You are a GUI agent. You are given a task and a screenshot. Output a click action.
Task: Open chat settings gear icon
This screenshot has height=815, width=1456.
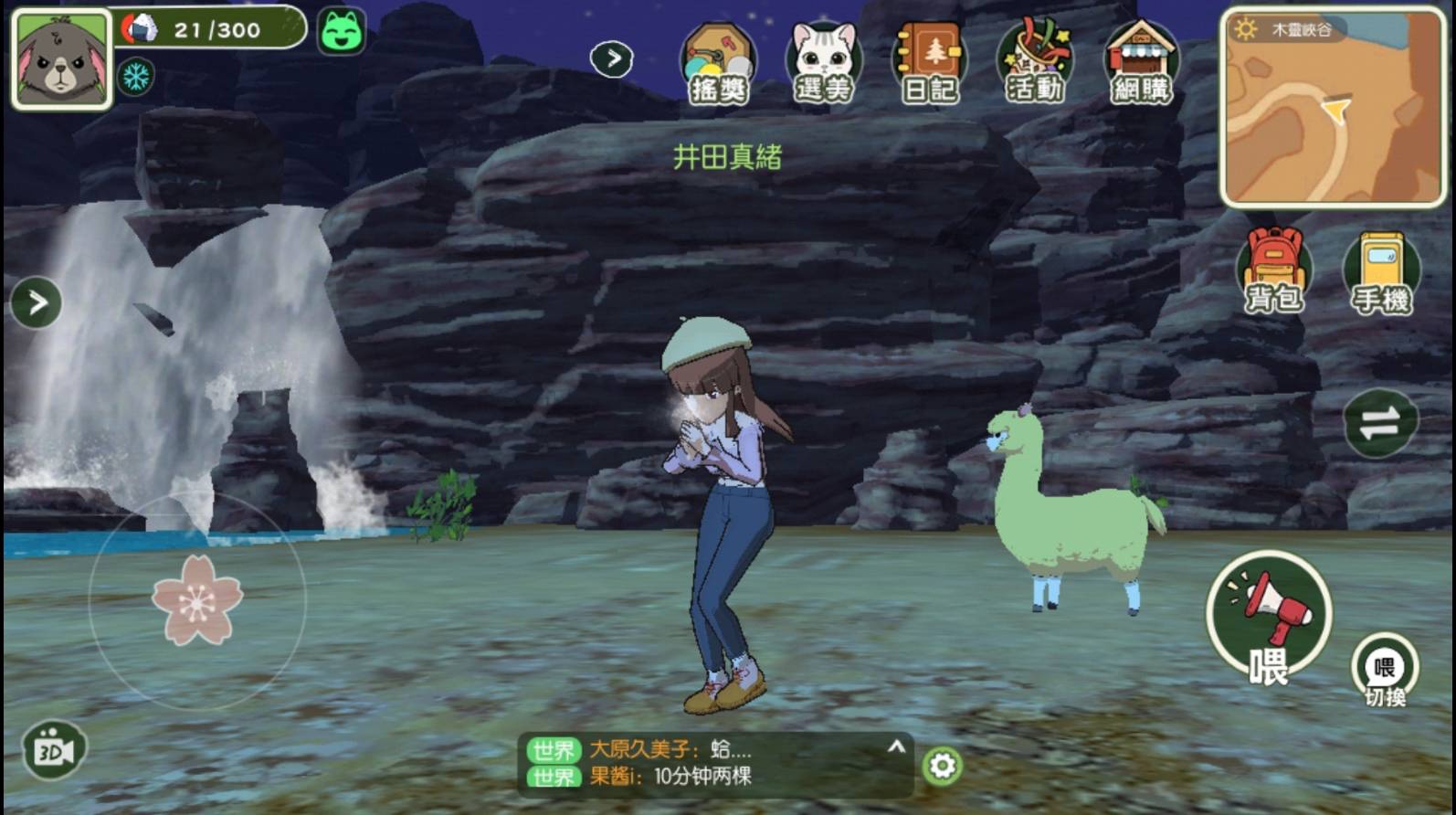[x=943, y=766]
